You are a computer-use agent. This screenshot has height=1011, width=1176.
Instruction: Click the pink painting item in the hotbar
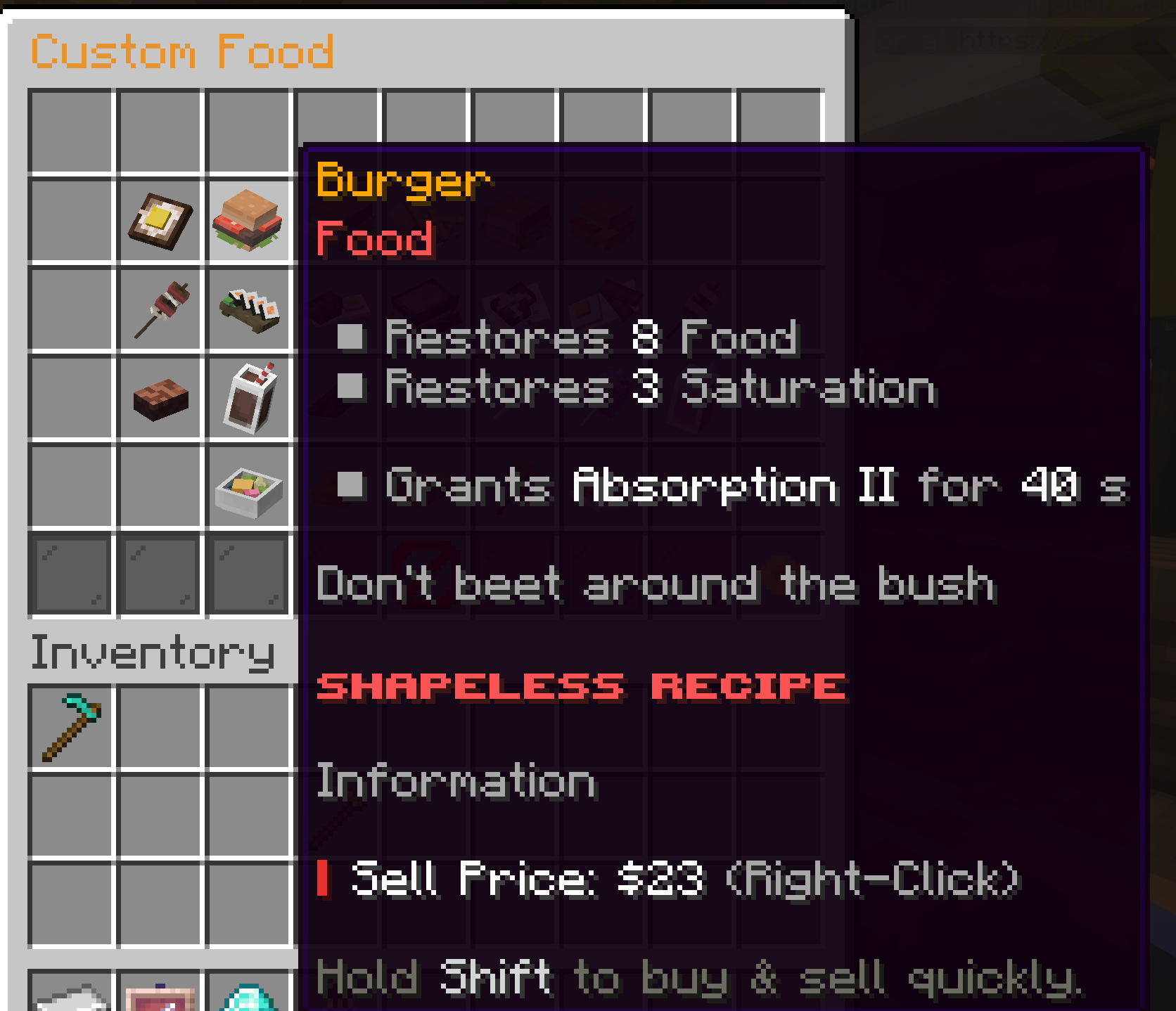pyautogui.click(x=158, y=998)
